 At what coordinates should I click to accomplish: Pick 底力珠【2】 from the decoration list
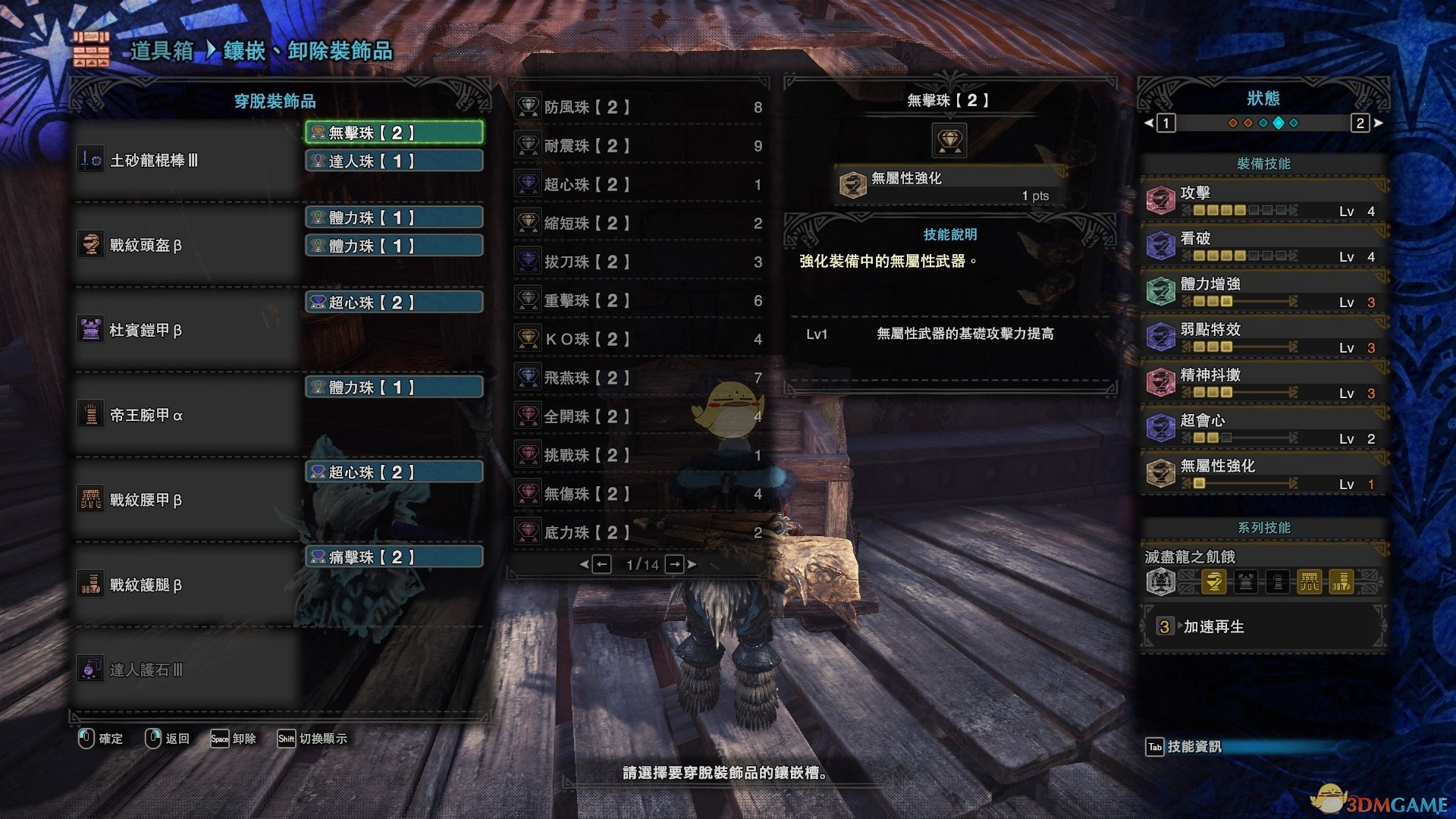coord(639,532)
